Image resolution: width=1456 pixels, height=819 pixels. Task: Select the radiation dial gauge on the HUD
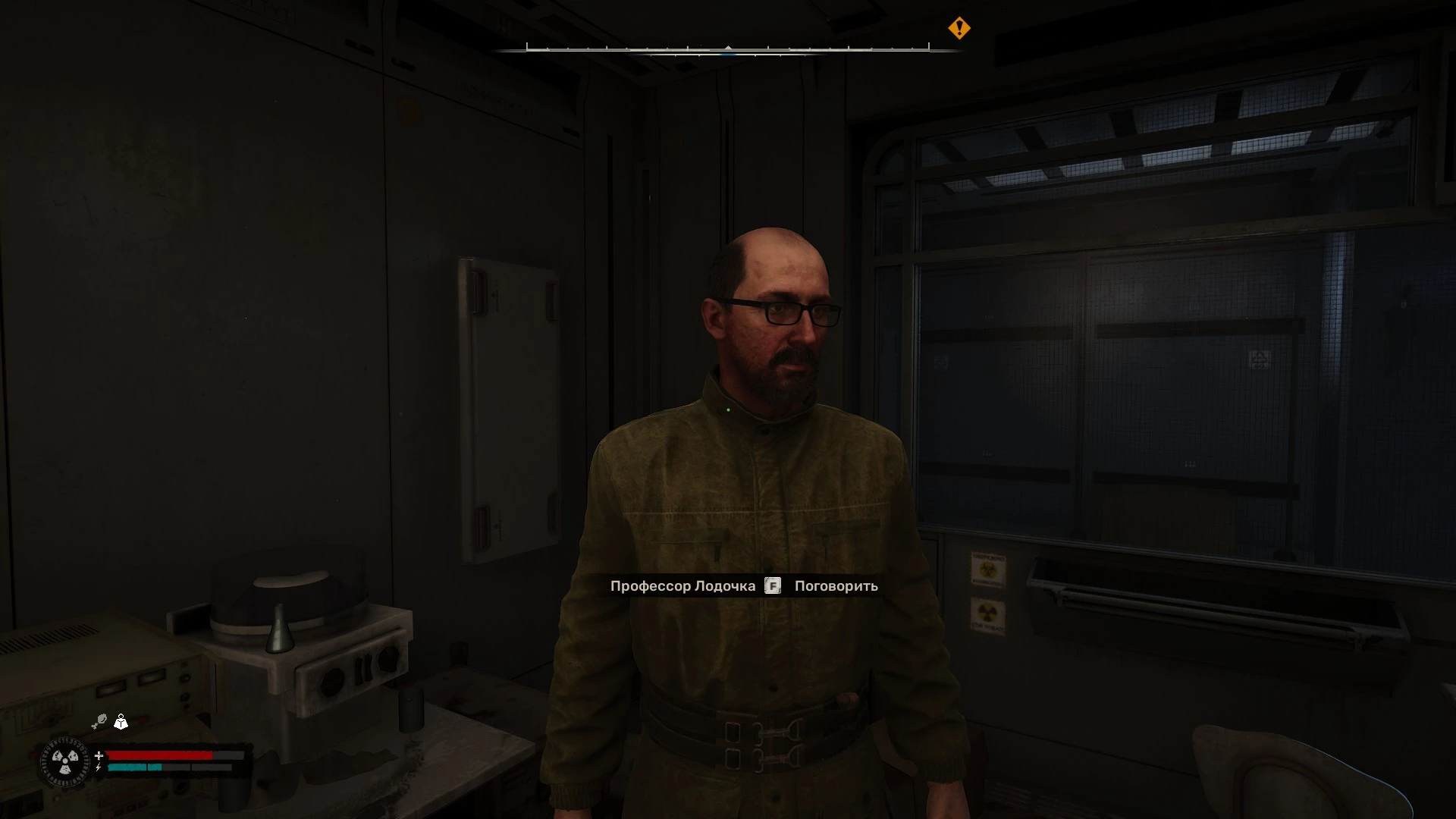pyautogui.click(x=65, y=761)
